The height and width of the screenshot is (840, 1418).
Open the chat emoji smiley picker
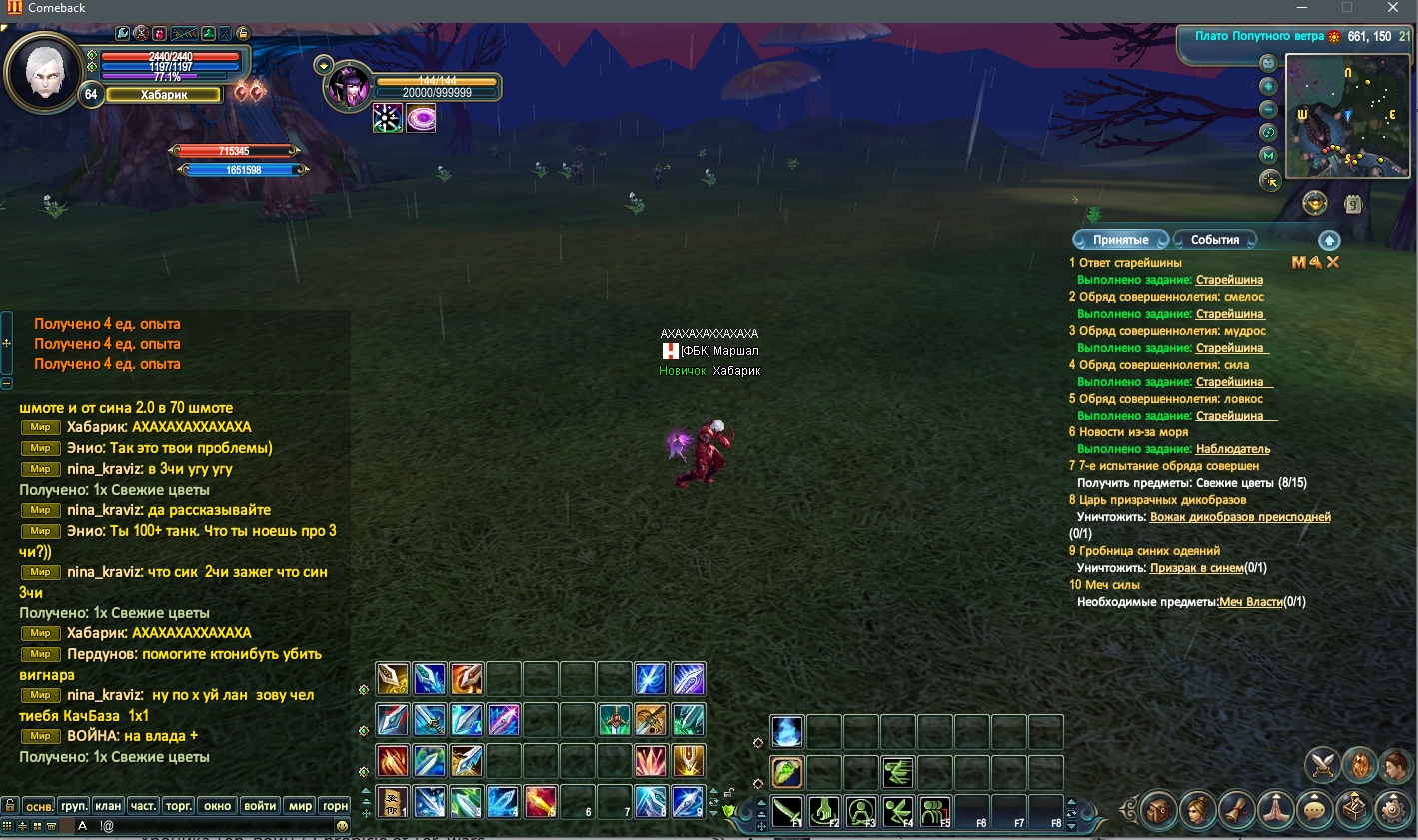pos(342,826)
